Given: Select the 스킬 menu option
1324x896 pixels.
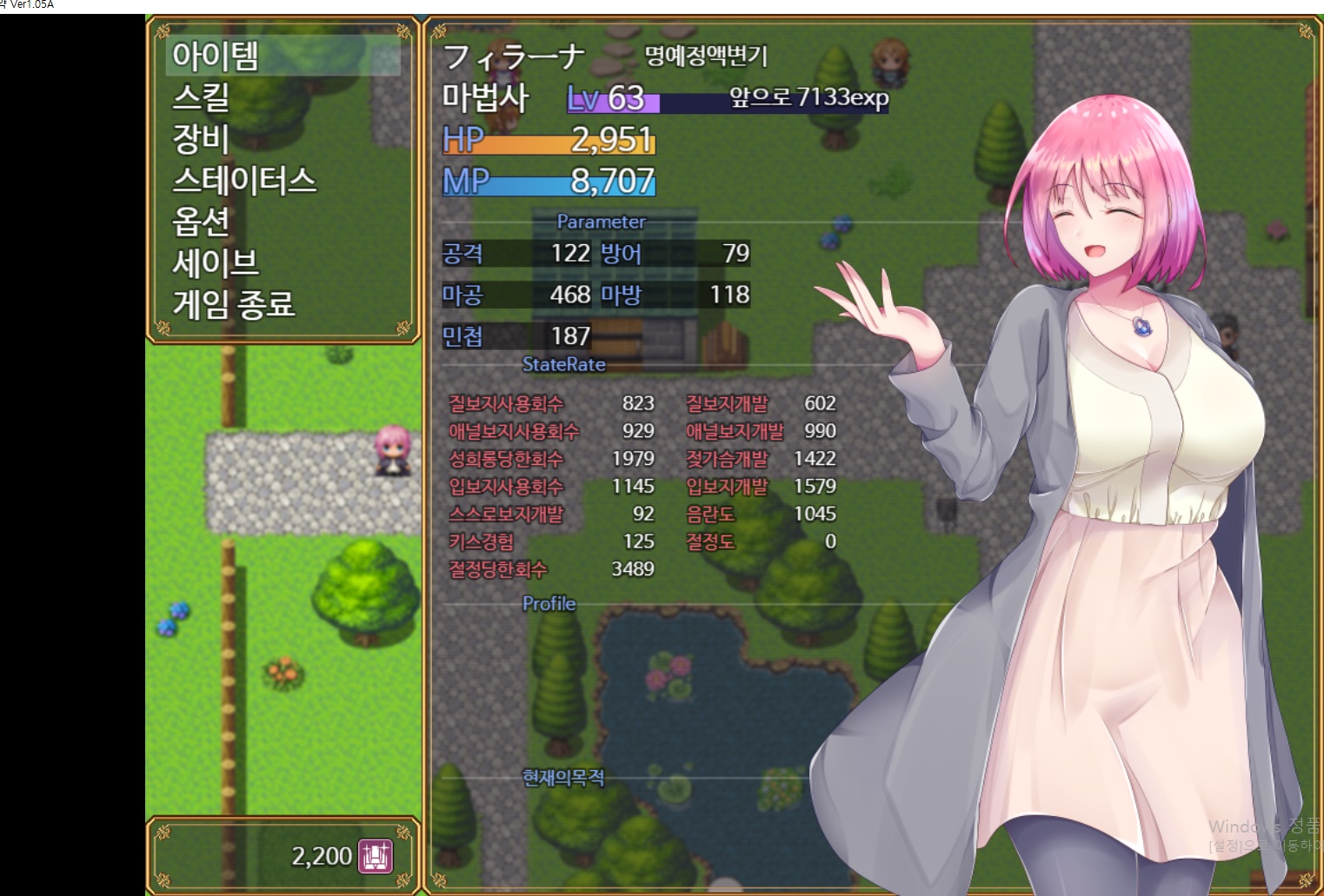Looking at the screenshot, I should click(283, 96).
